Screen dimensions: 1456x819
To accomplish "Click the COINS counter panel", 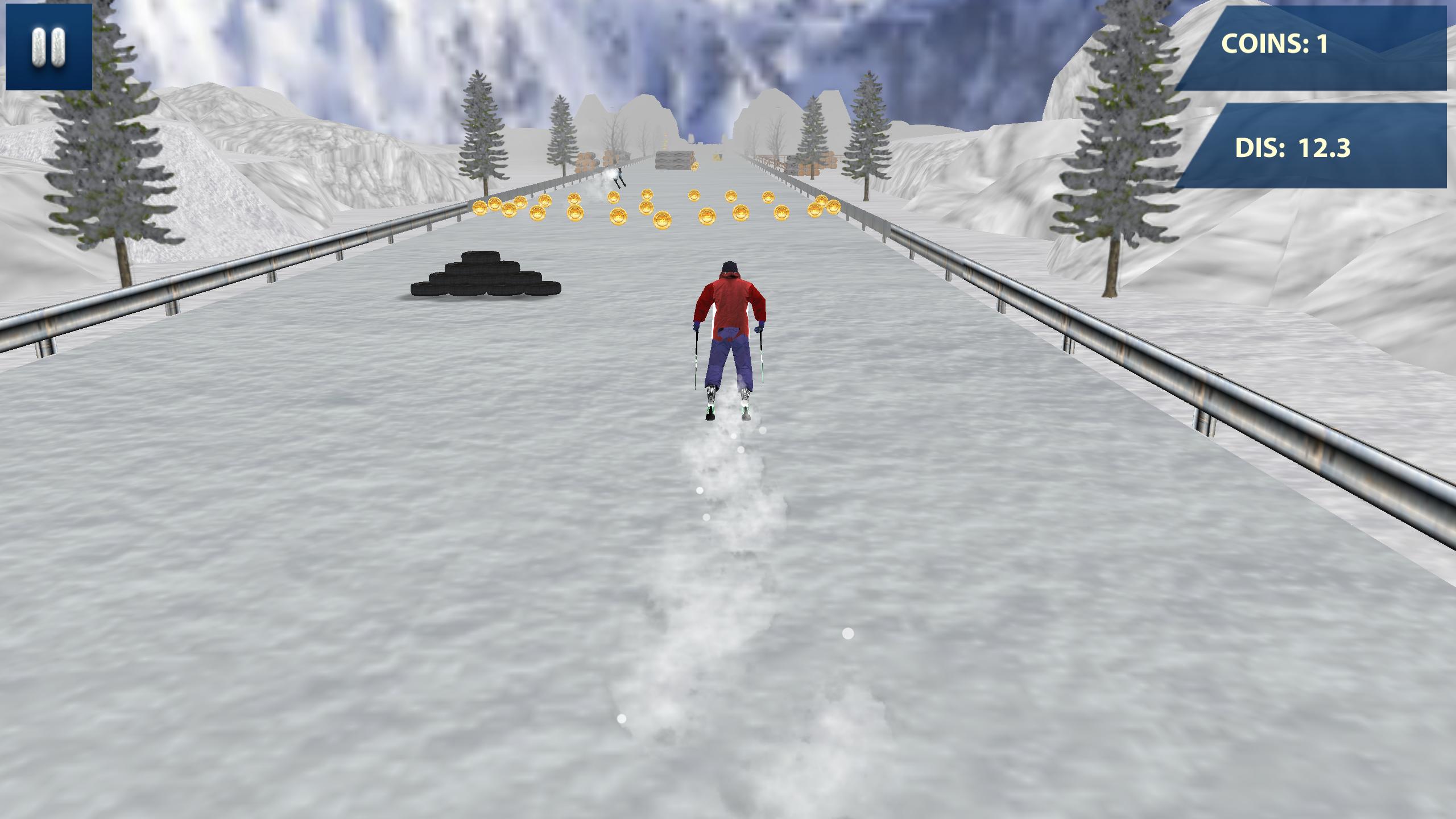I will pyautogui.click(x=1308, y=48).
